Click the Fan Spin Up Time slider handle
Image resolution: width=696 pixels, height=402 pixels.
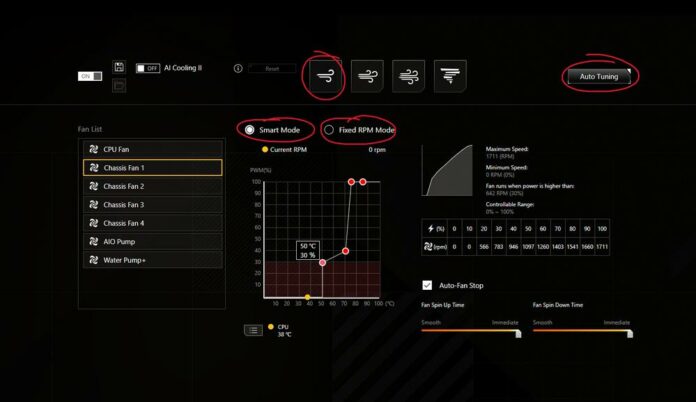point(518,333)
